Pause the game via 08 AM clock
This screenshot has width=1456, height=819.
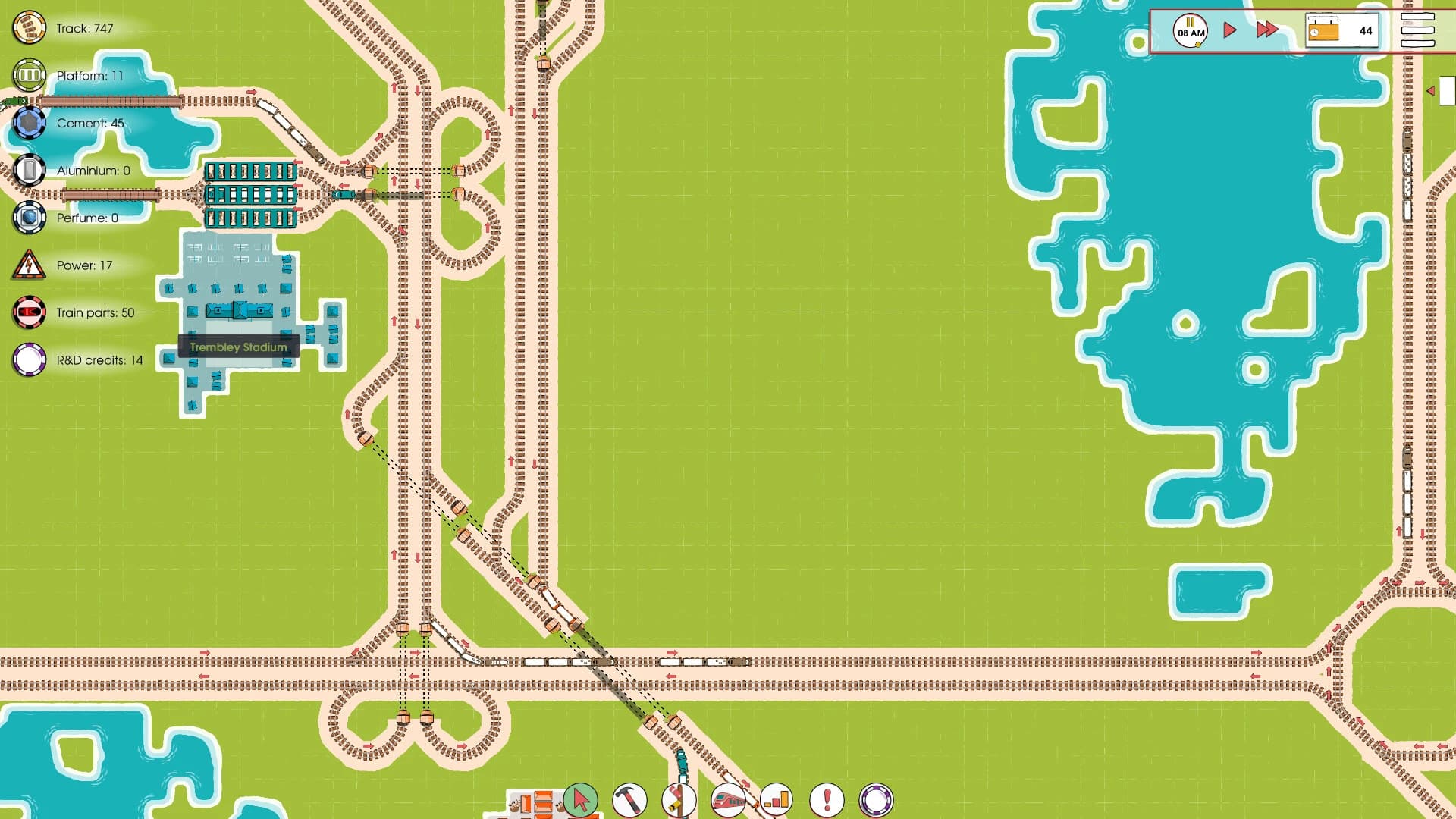point(1191,30)
